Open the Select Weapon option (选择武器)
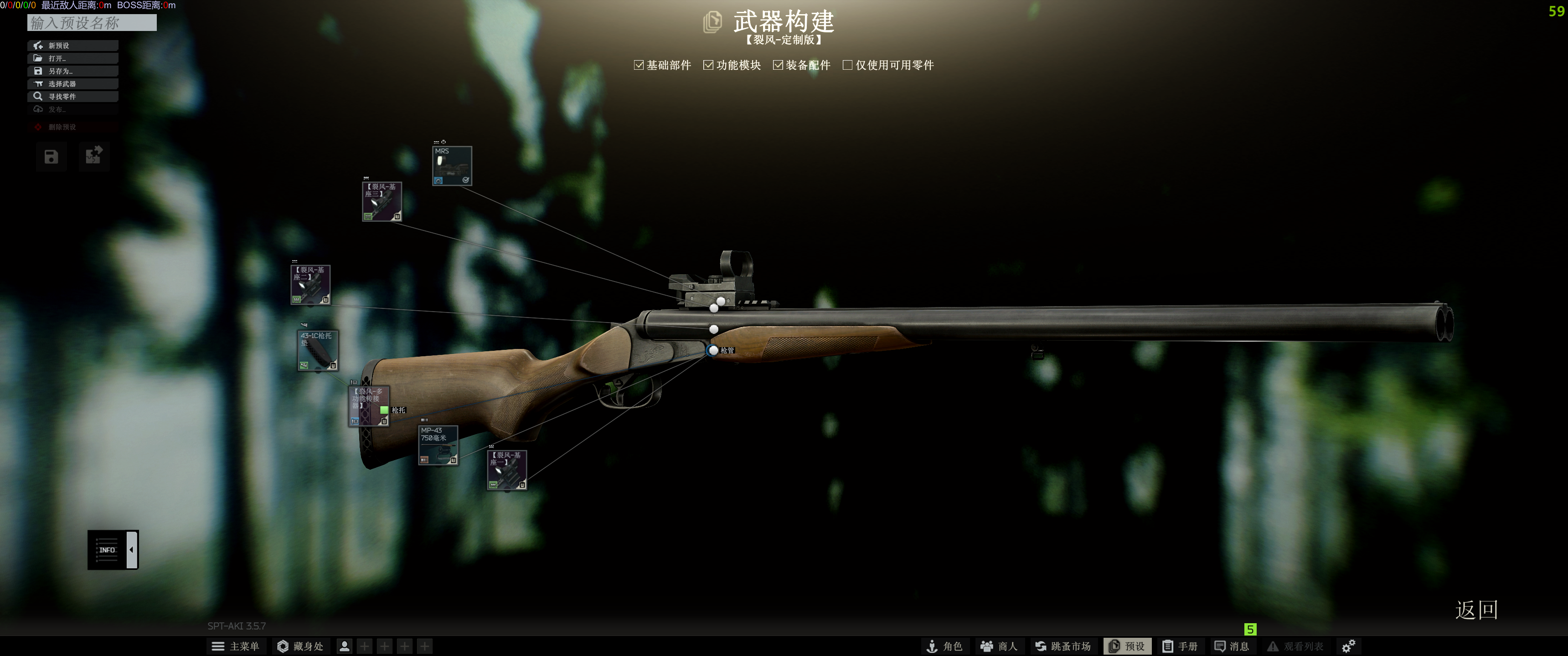Screen dimensions: 1568x656 click(72, 84)
